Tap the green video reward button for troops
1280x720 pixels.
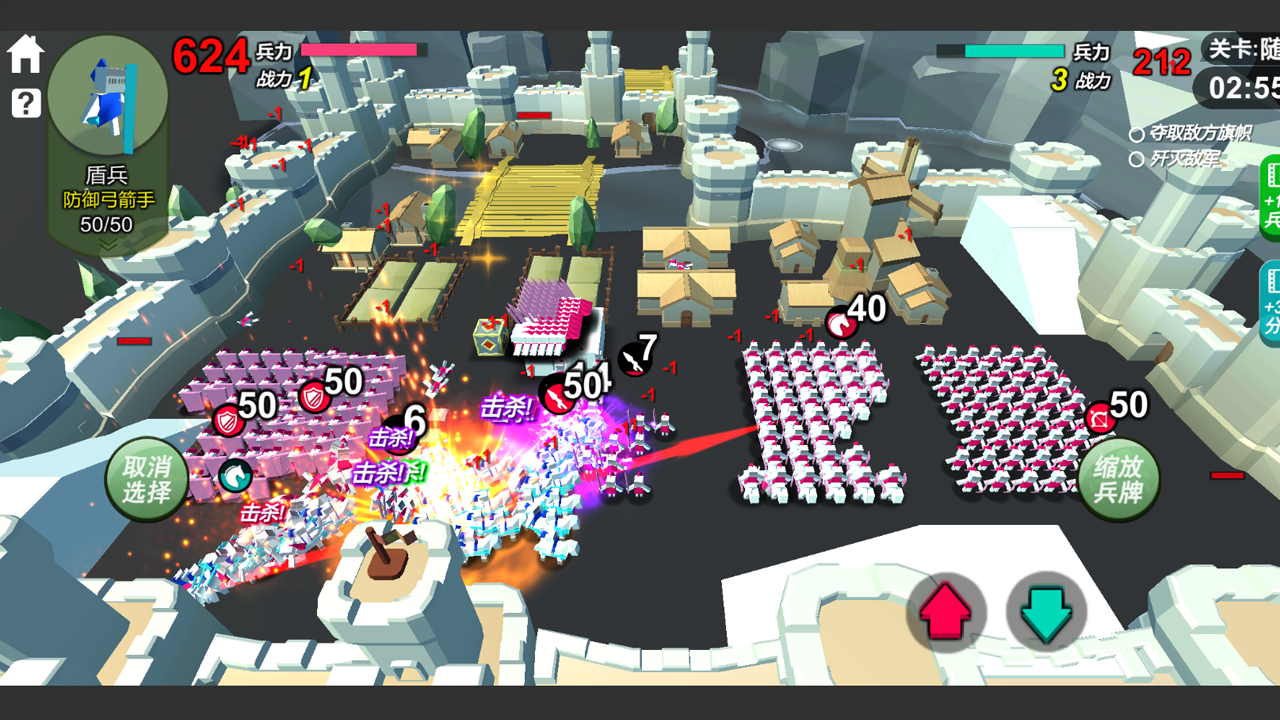click(1270, 197)
